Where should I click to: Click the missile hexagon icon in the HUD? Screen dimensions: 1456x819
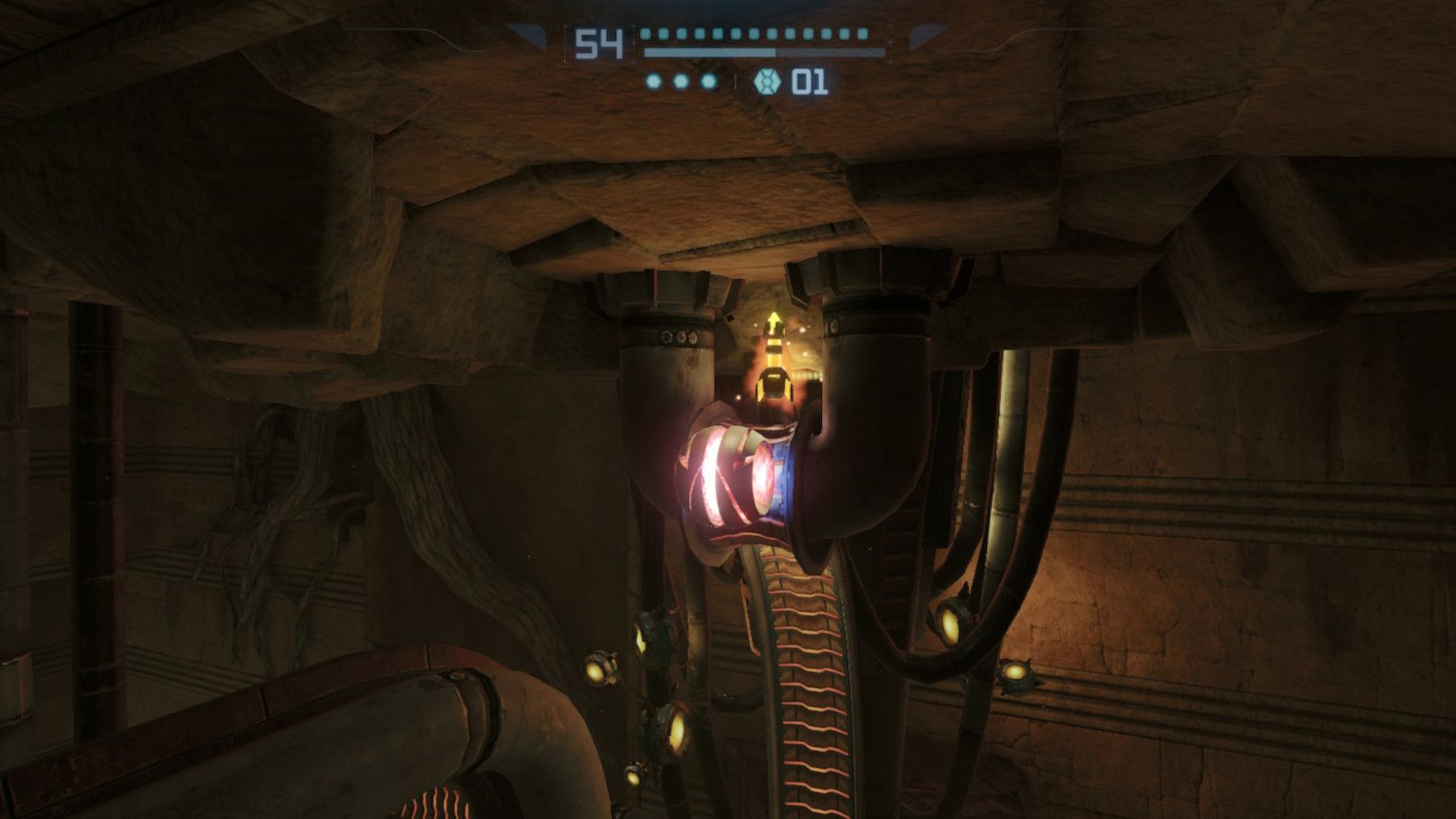768,81
